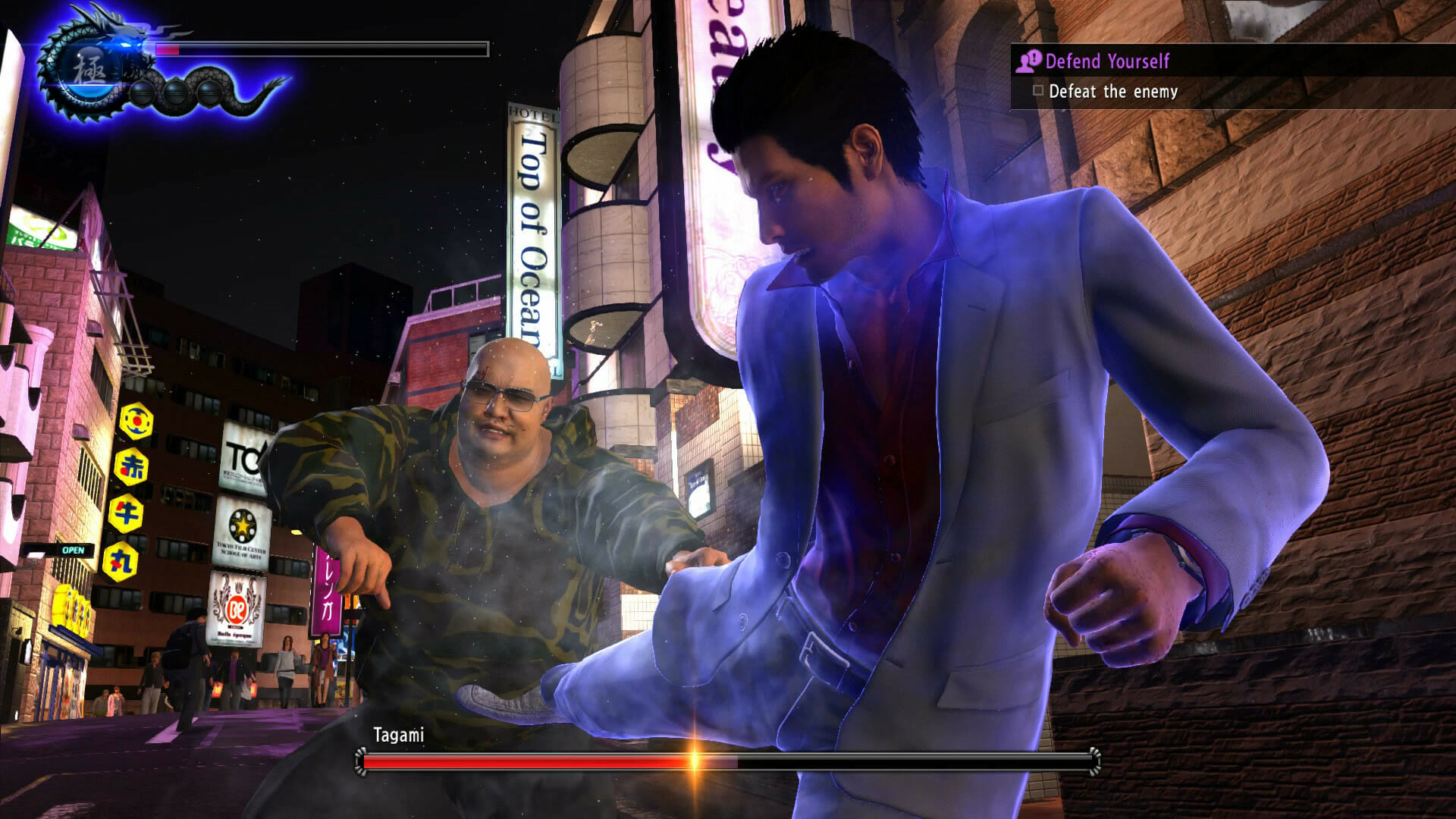Image resolution: width=1456 pixels, height=819 pixels.
Task: Expand the Defend Yourself objective panel
Action: [x=1109, y=62]
